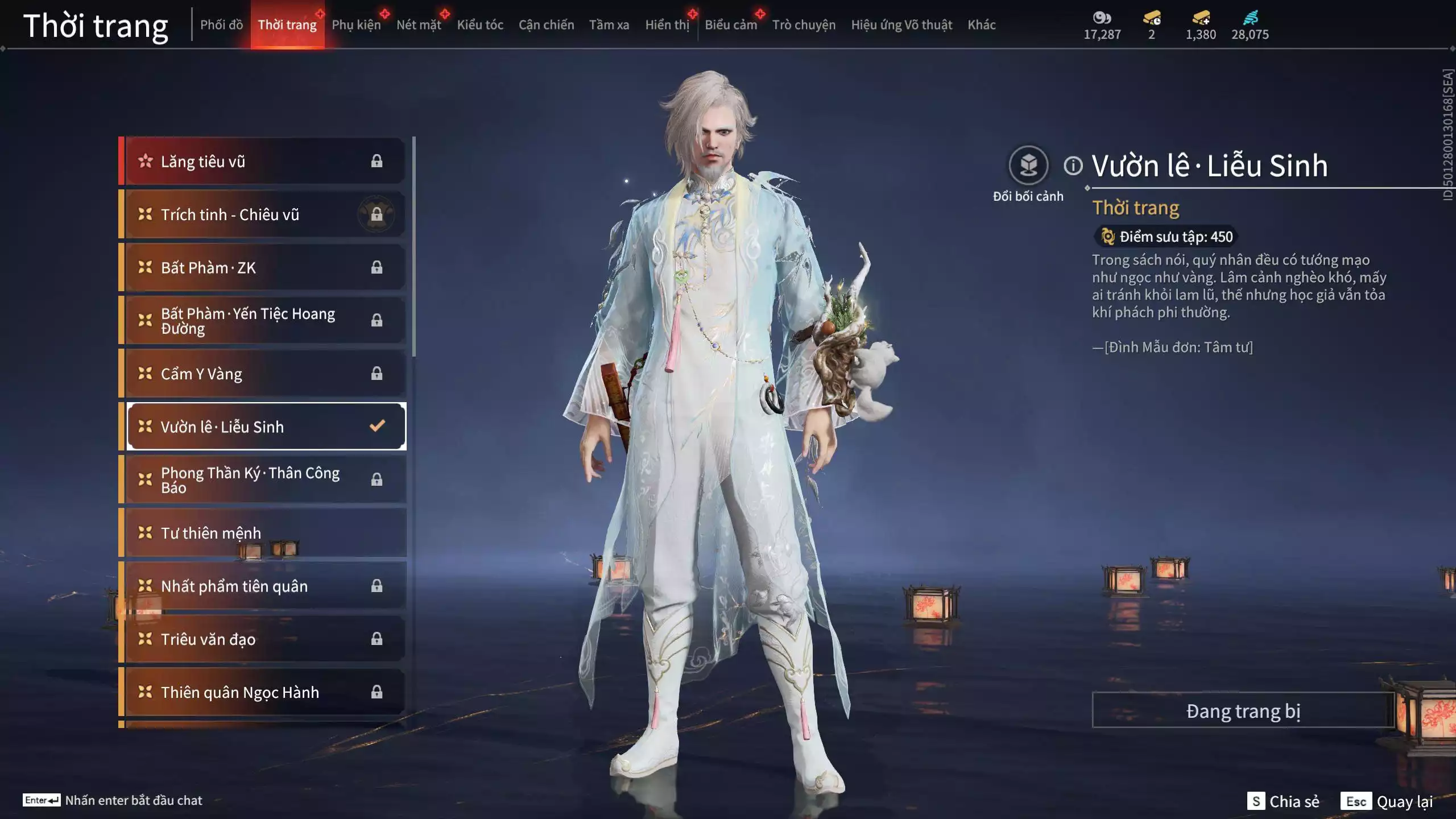Show the Hiển thị tab

667,25
